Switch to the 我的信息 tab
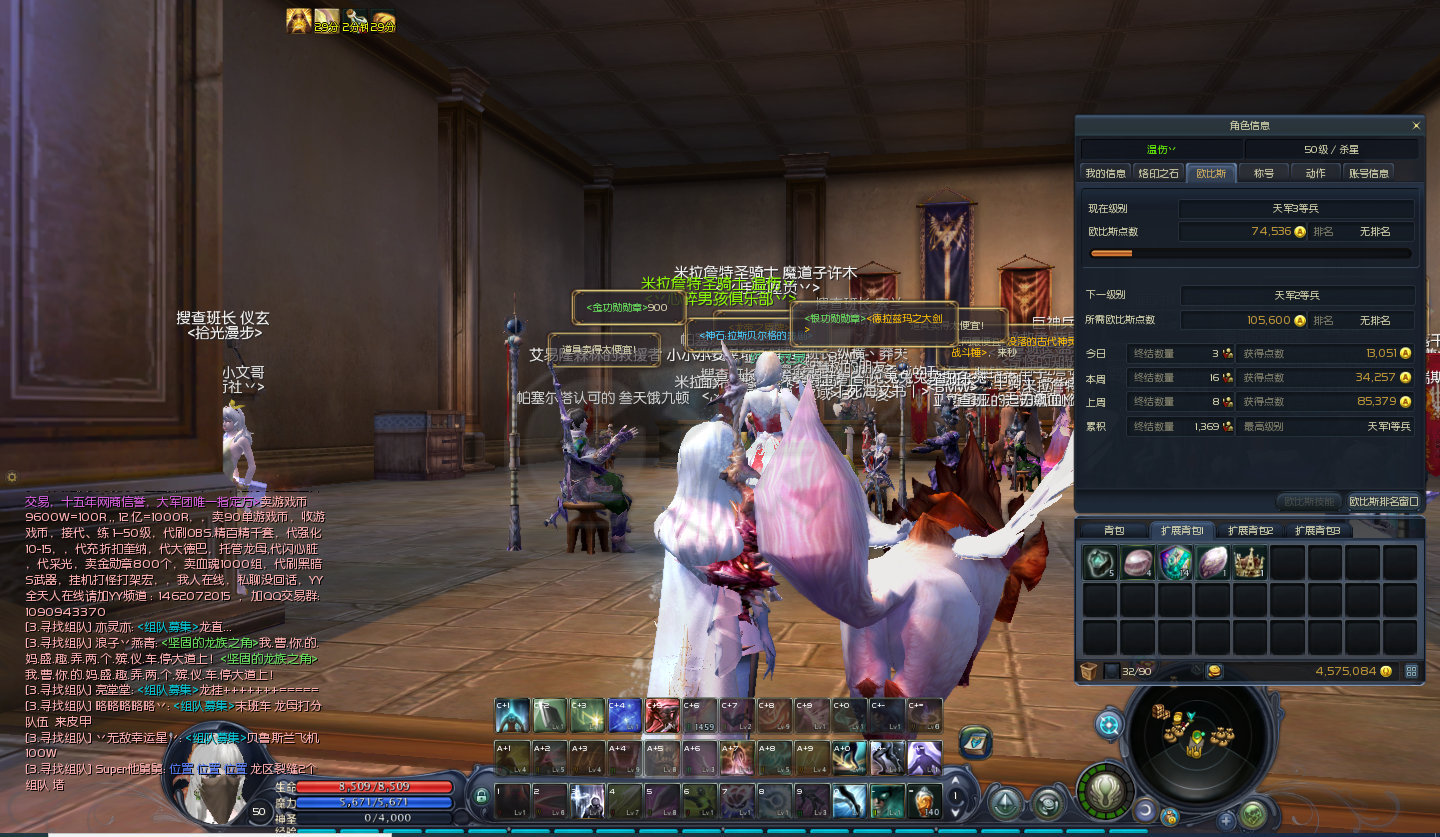Screen dimensions: 1440x837 [1106, 173]
